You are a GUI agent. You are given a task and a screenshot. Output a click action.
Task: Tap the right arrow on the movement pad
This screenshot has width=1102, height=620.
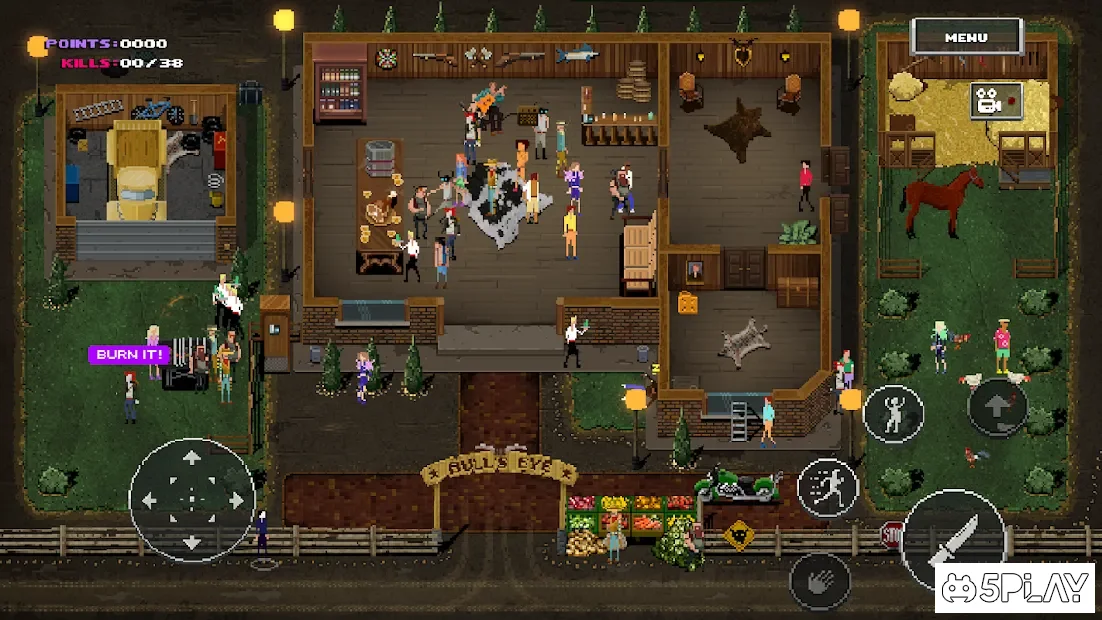(x=236, y=500)
